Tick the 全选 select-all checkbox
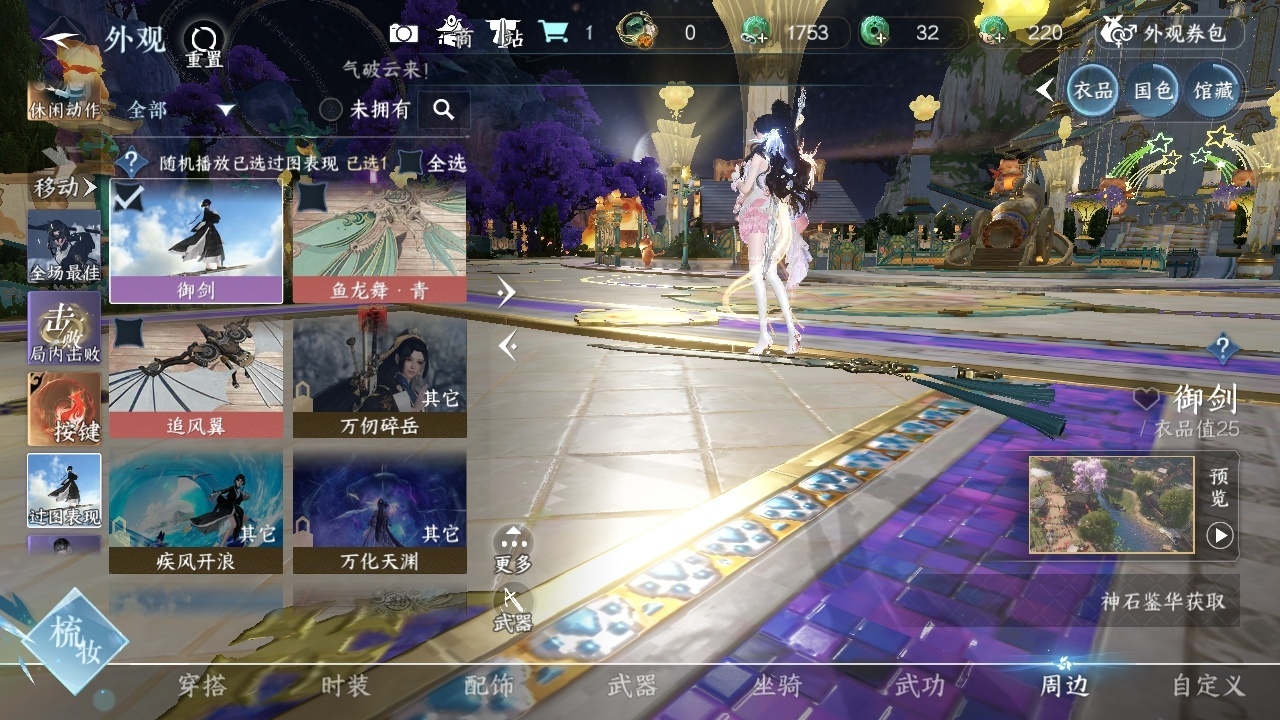 411,162
